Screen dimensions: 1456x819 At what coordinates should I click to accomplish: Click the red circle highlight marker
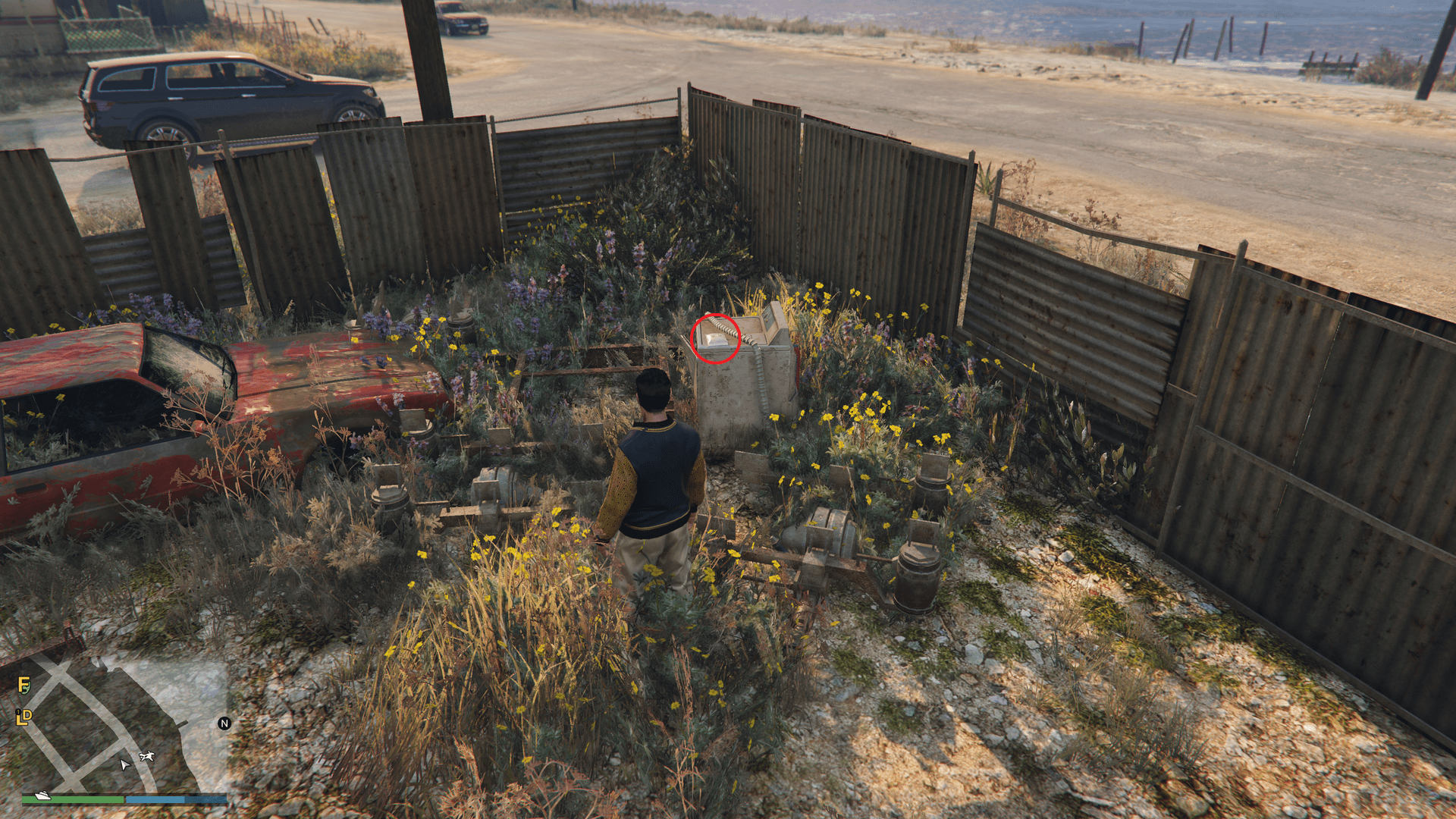[714, 337]
